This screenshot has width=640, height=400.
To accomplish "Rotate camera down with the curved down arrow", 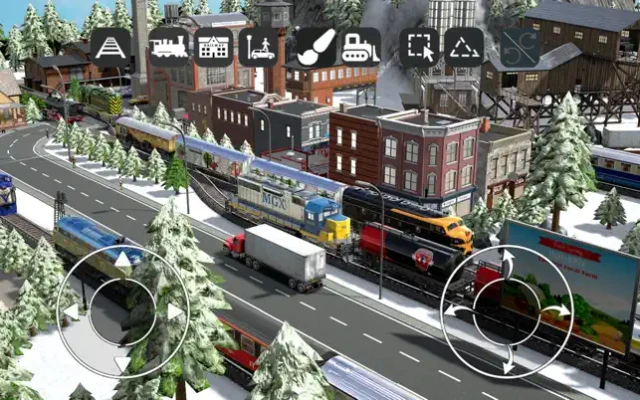I will (508, 362).
